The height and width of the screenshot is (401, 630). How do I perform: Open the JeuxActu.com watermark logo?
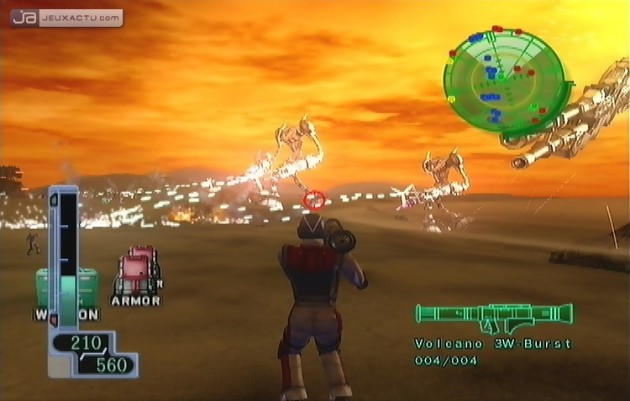click(x=68, y=17)
